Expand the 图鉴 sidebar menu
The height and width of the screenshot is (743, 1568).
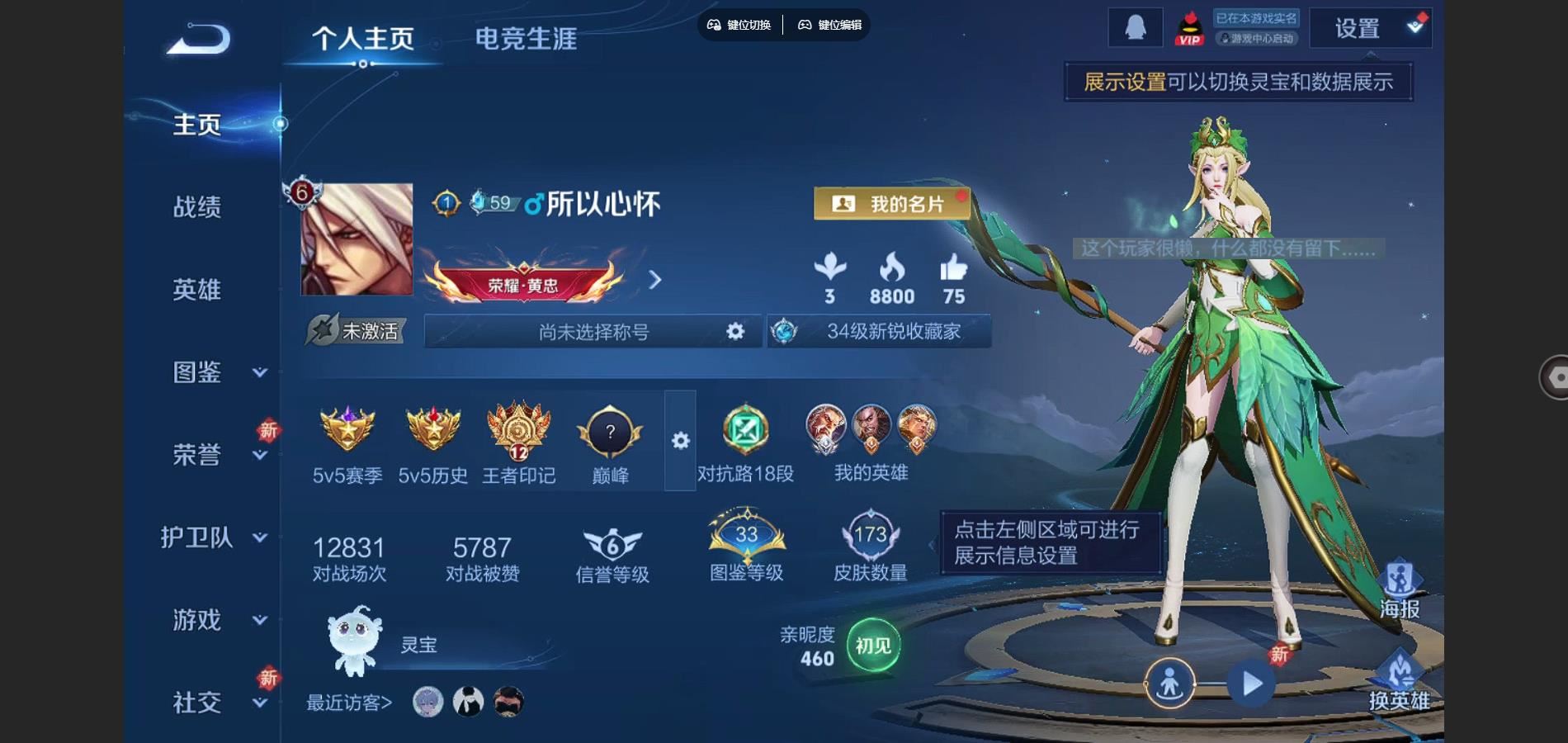click(216, 372)
